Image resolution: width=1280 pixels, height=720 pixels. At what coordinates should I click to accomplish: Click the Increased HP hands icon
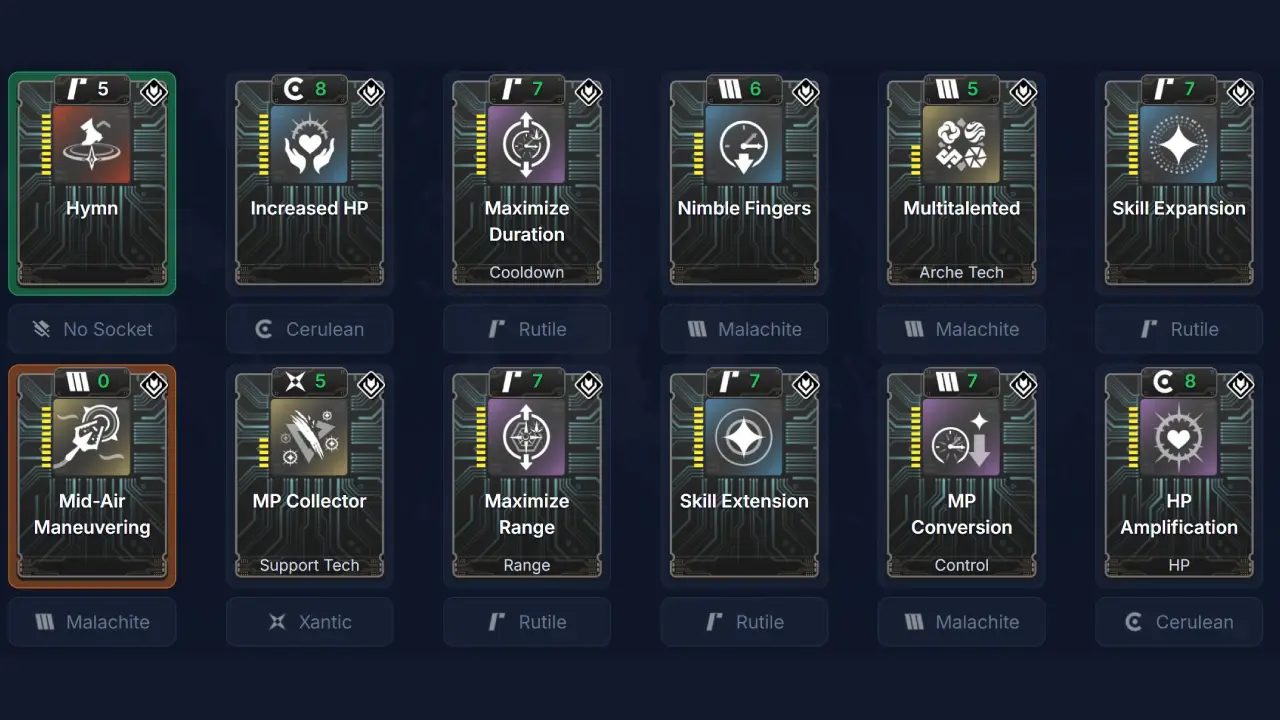[310, 145]
